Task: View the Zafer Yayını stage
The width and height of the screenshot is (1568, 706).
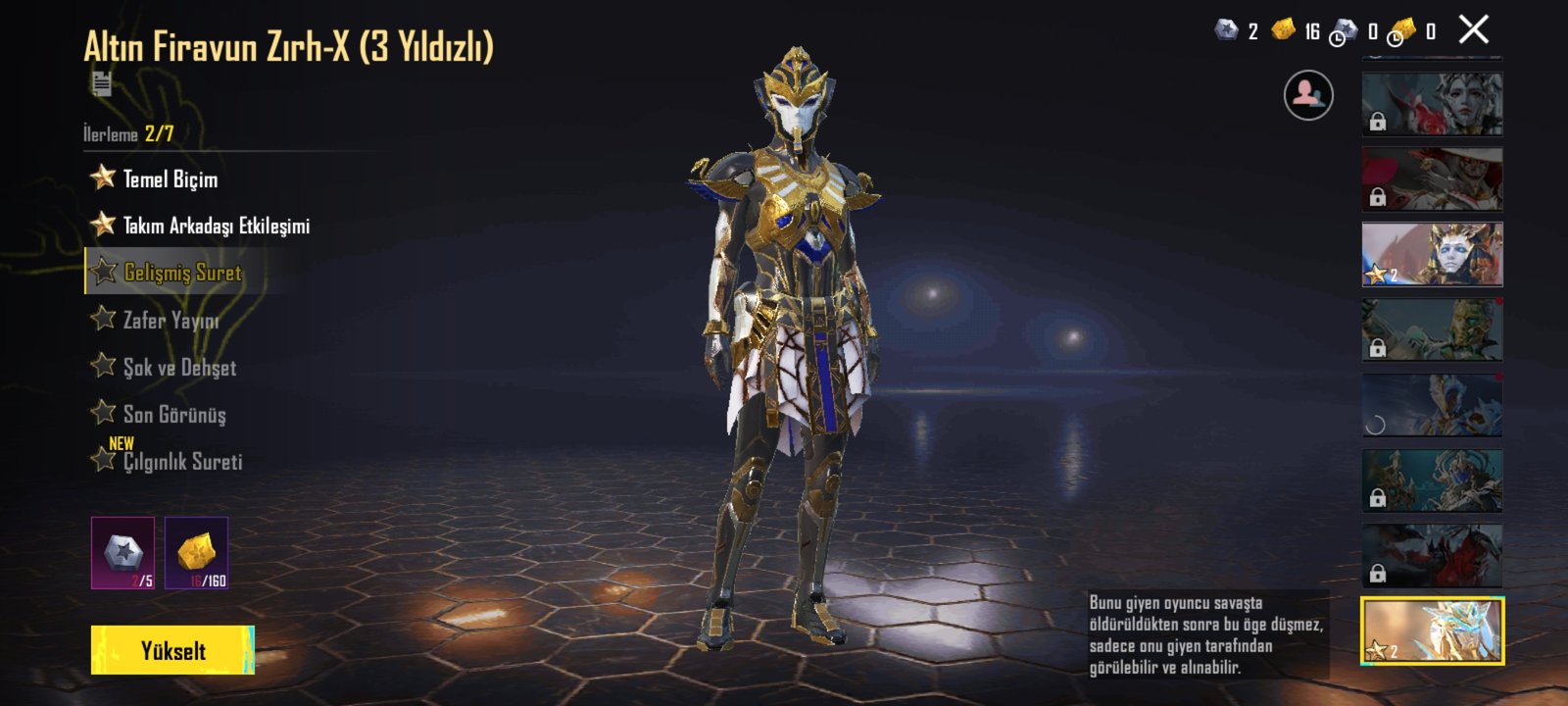Action: pos(171,320)
